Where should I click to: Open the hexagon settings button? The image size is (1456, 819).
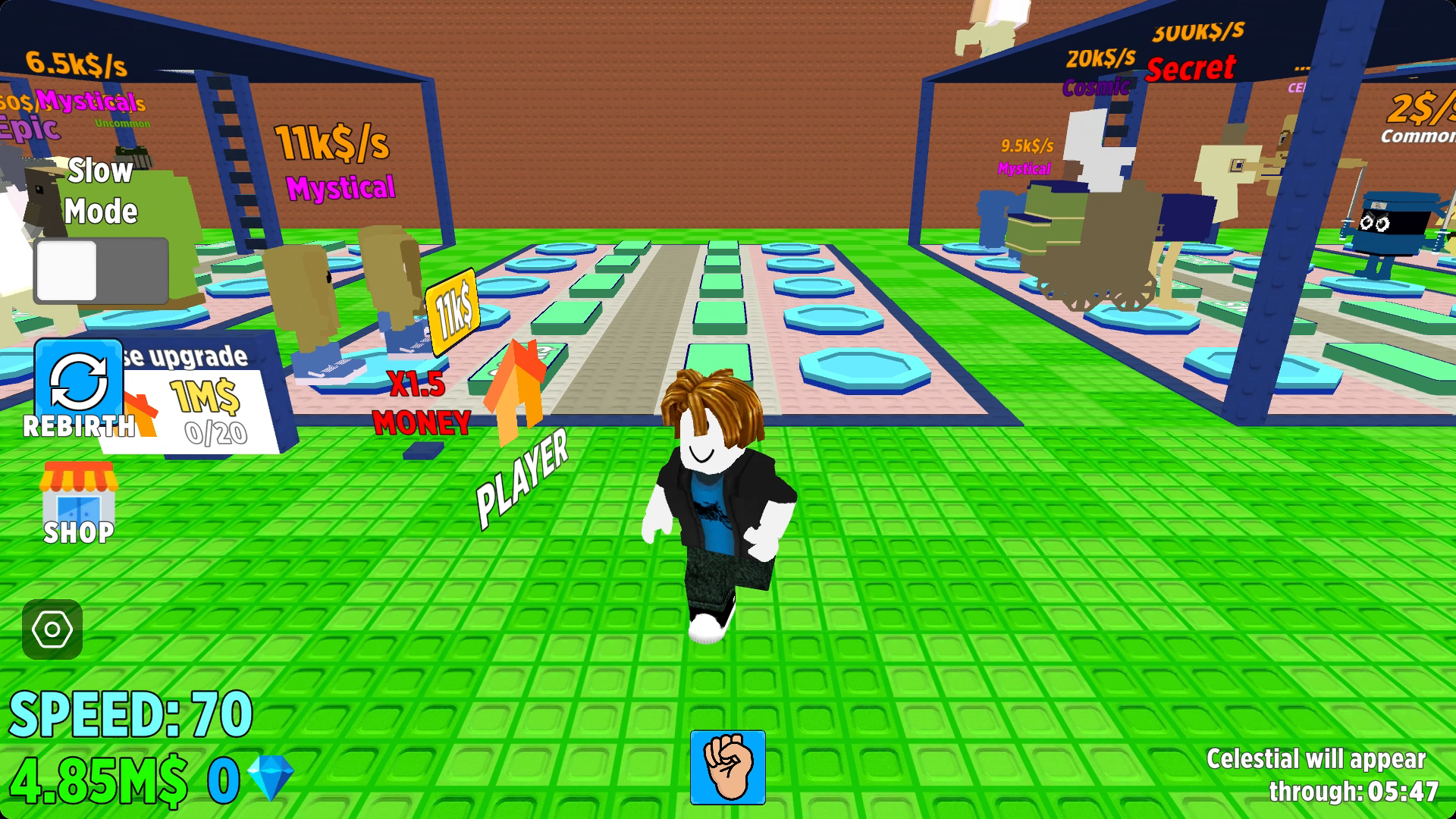point(52,629)
